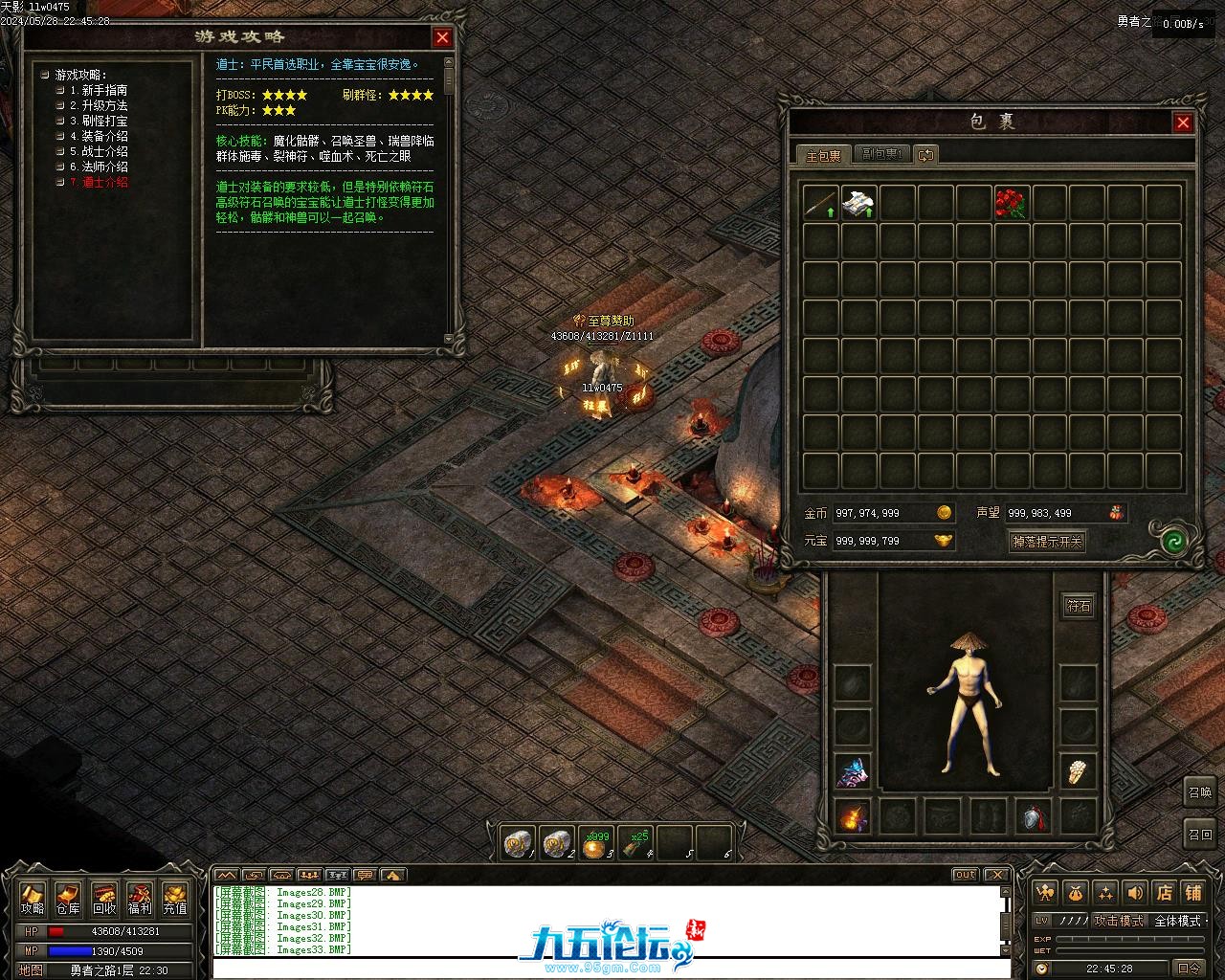Screen dimensions: 1225x980
Task: Select the spear weapon in the bag
Action: pos(820,203)
